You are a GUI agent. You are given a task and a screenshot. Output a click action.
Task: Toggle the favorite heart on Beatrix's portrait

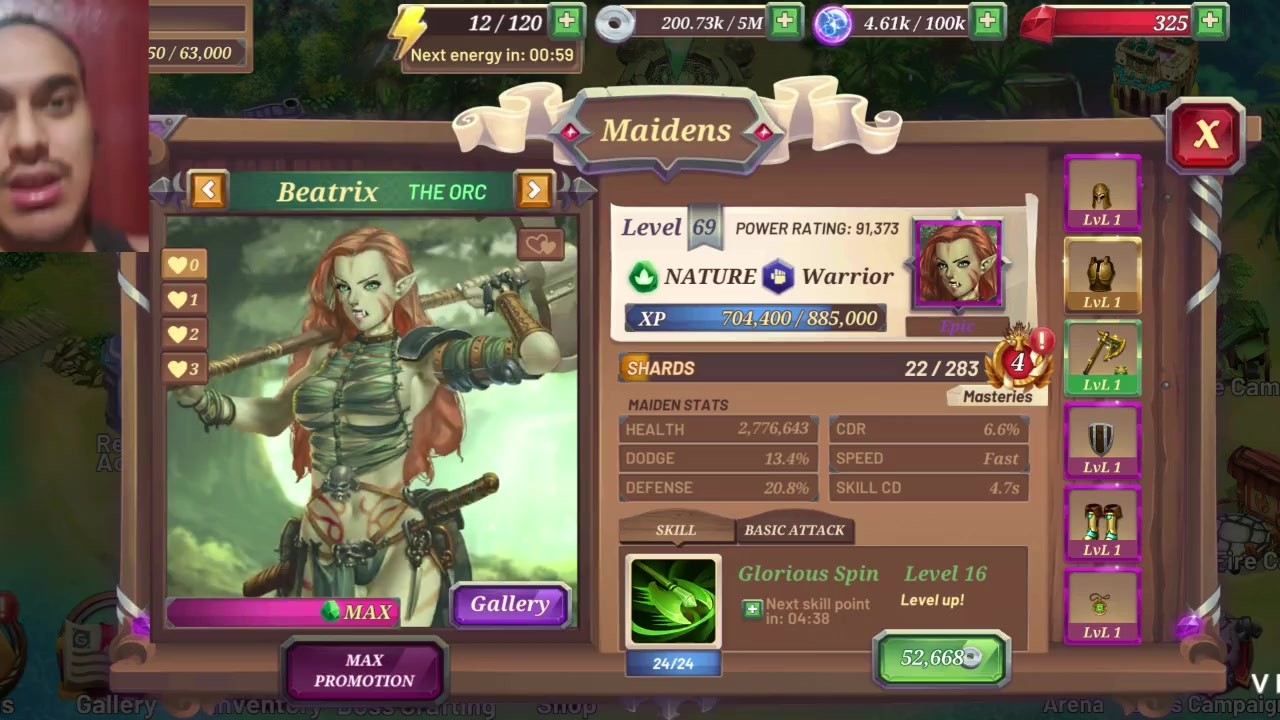[x=540, y=244]
